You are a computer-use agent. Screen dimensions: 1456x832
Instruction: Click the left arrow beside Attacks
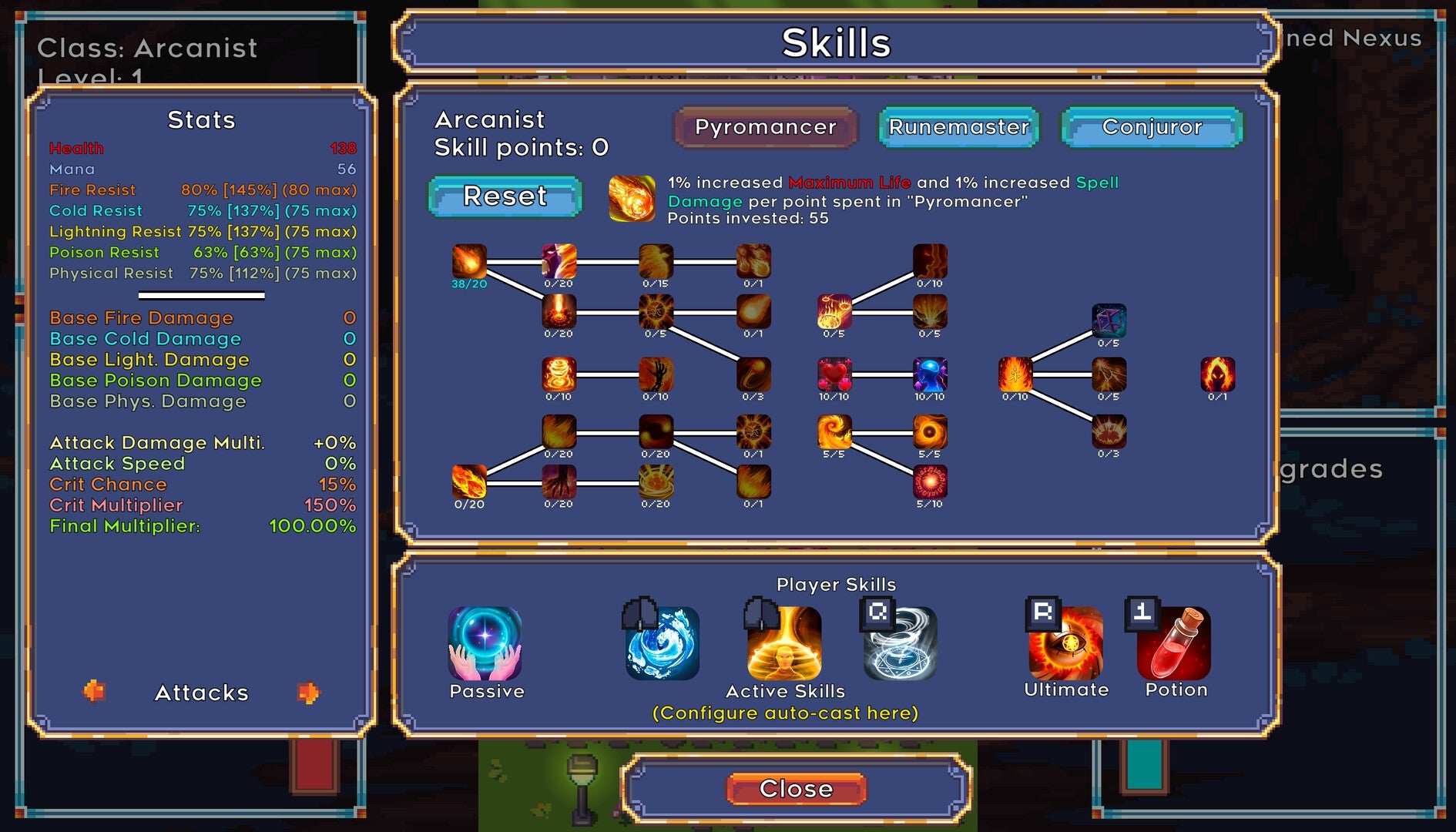coord(96,692)
